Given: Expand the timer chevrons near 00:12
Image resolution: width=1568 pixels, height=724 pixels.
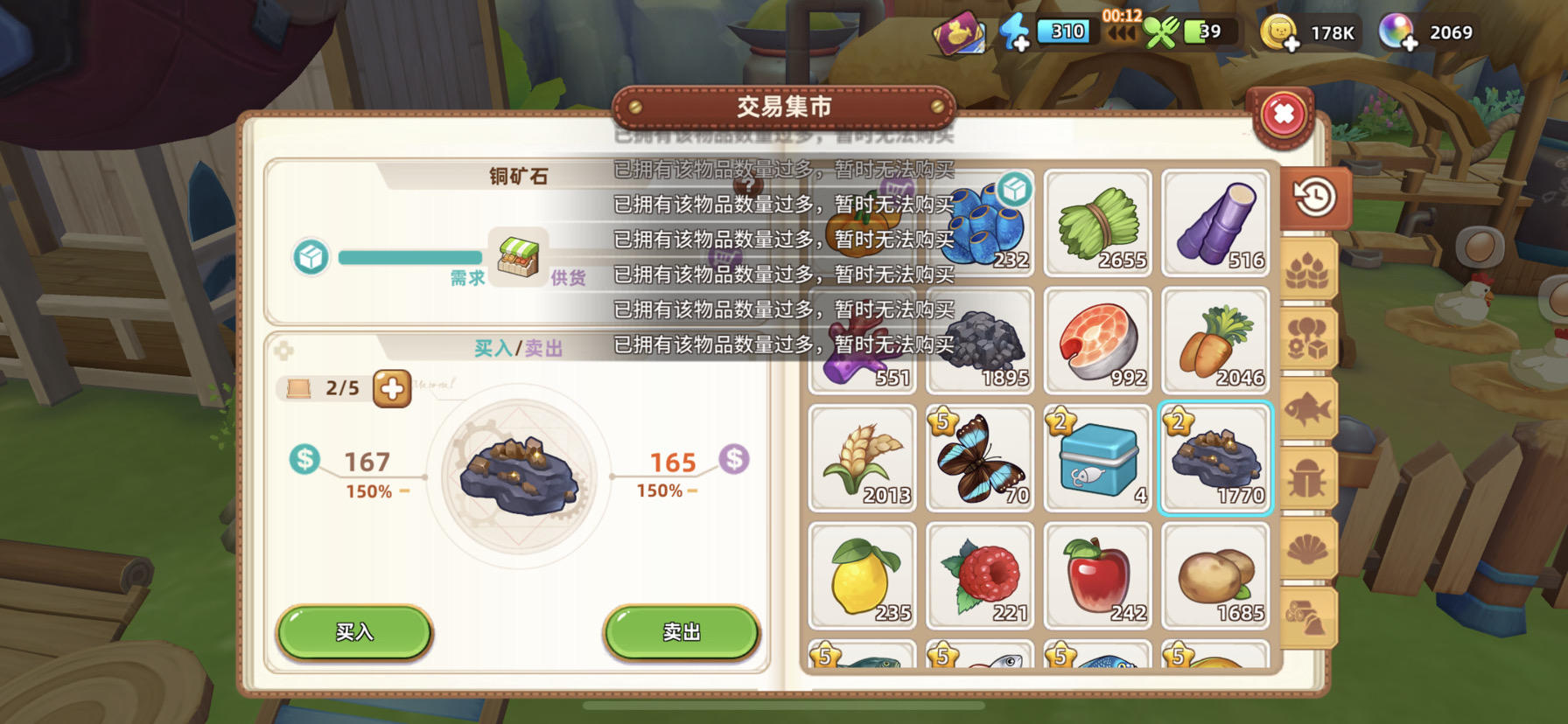Looking at the screenshot, I should (x=1123, y=33).
